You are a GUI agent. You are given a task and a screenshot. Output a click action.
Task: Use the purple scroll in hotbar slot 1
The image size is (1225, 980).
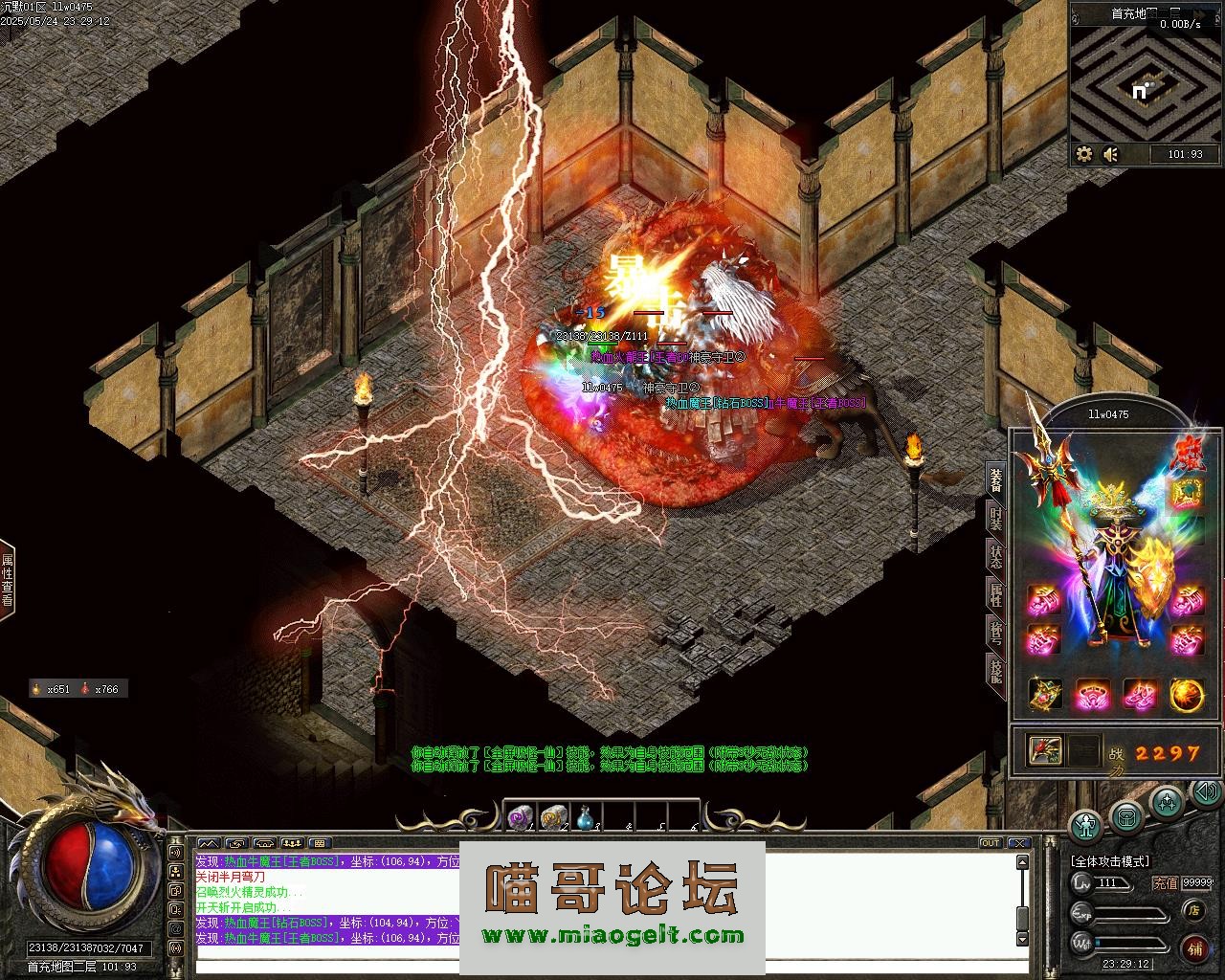click(x=520, y=816)
